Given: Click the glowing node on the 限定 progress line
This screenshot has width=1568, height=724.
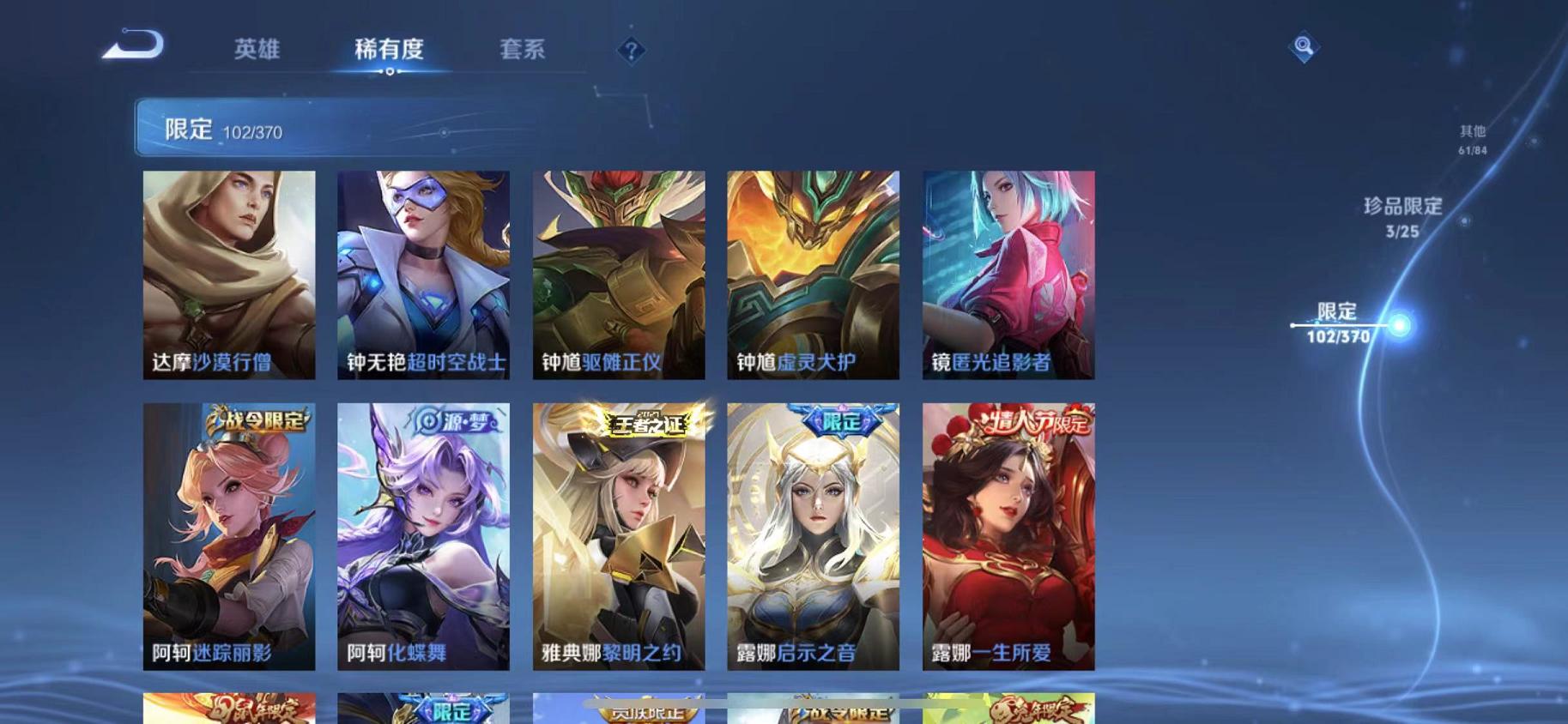Looking at the screenshot, I should pyautogui.click(x=1398, y=326).
